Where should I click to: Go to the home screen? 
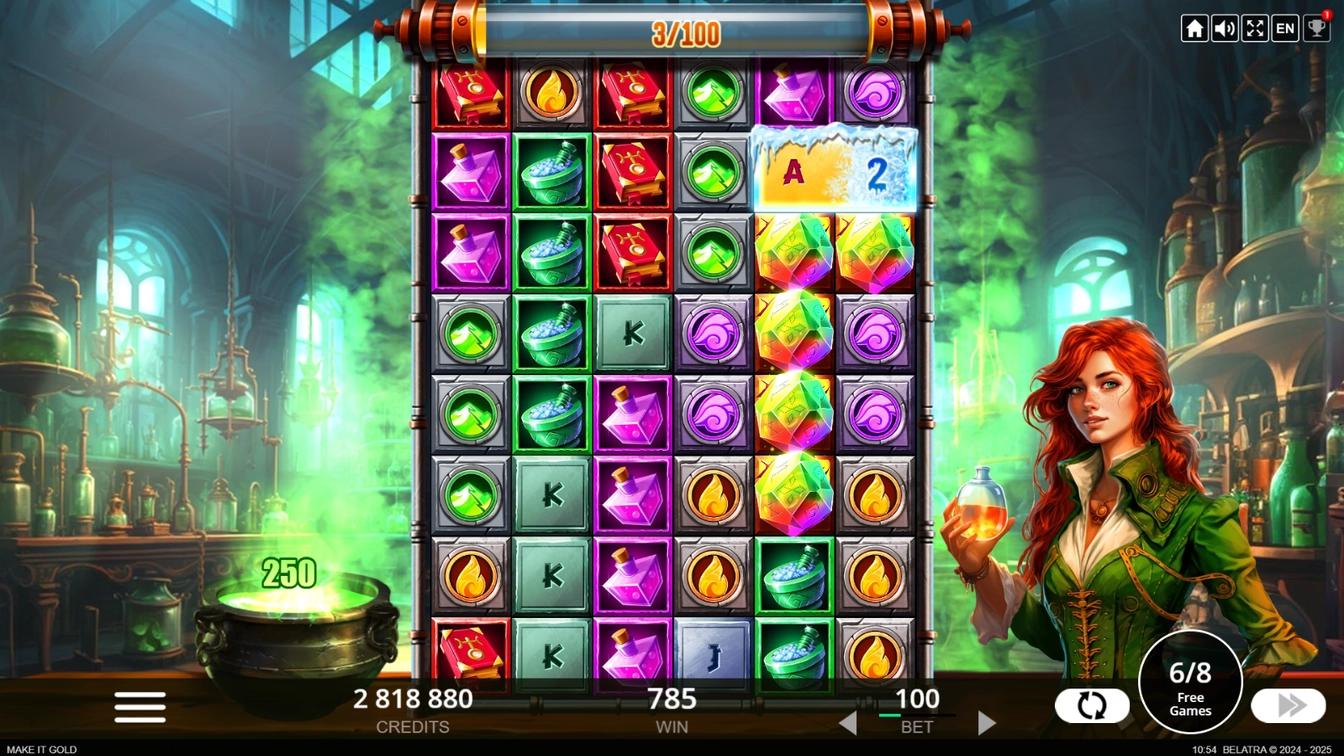pos(1194,28)
